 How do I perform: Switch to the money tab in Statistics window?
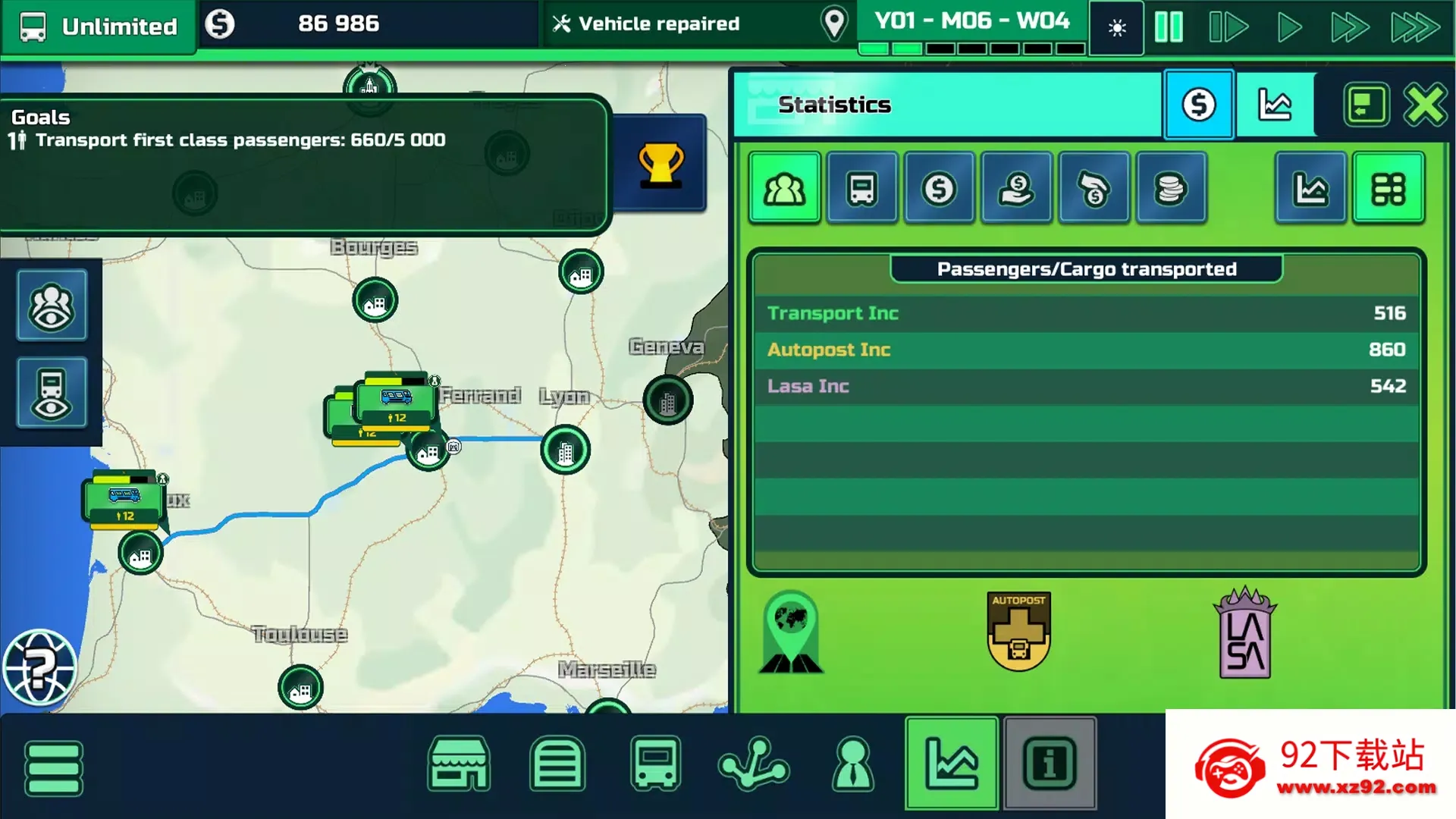click(x=1198, y=105)
